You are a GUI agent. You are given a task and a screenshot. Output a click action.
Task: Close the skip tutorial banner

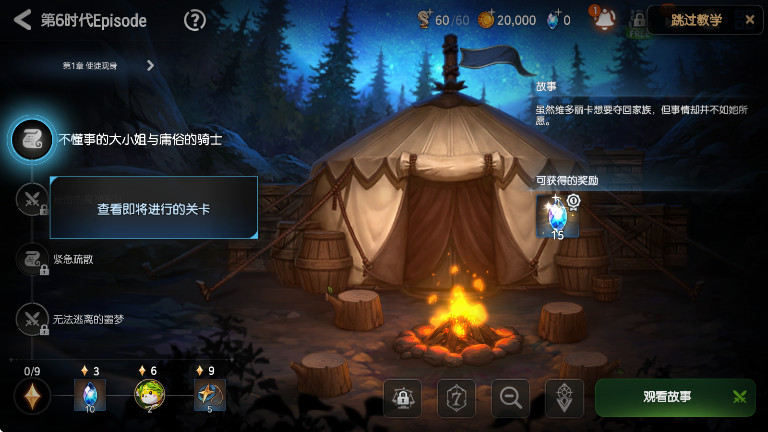pos(750,20)
